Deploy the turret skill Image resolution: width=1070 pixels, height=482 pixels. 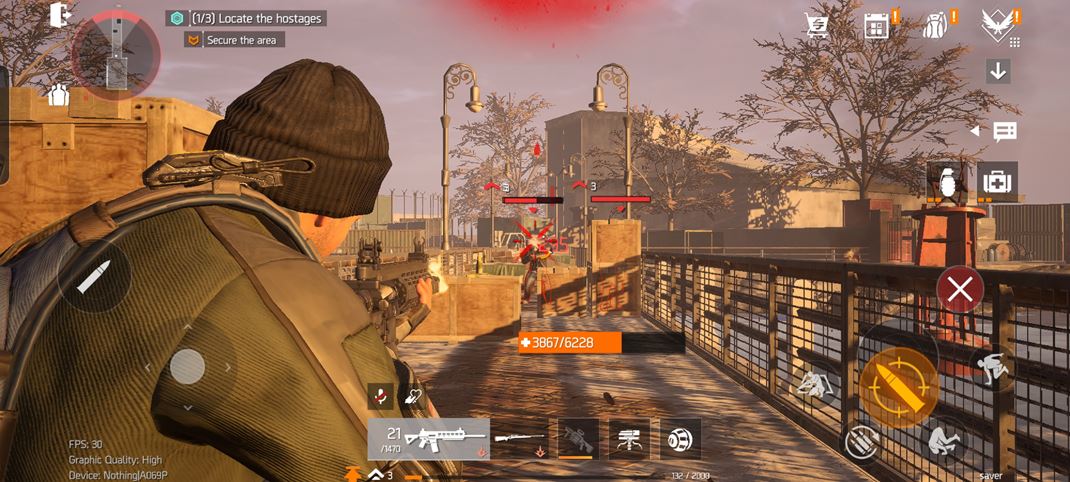point(629,439)
